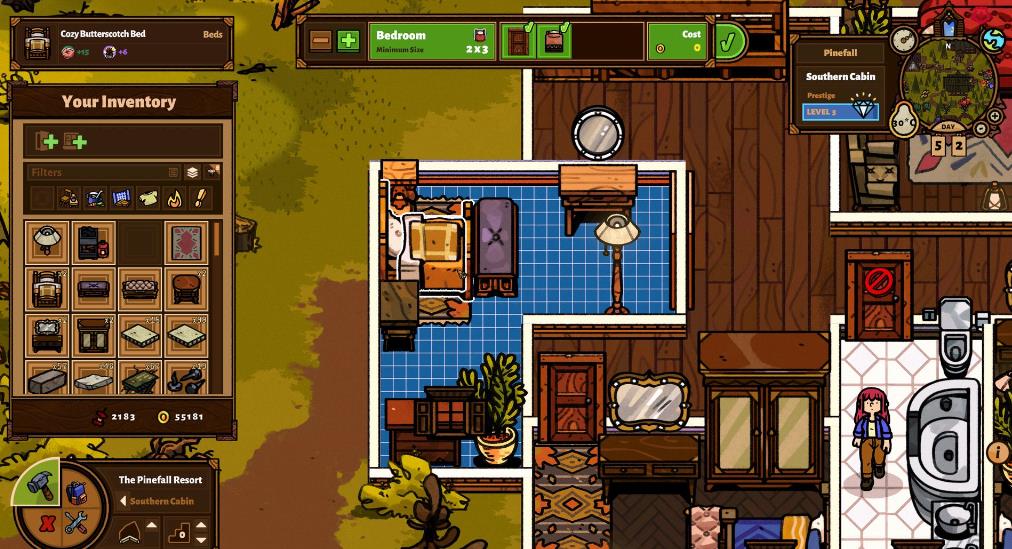Pick the round wooden table slot

(186, 289)
